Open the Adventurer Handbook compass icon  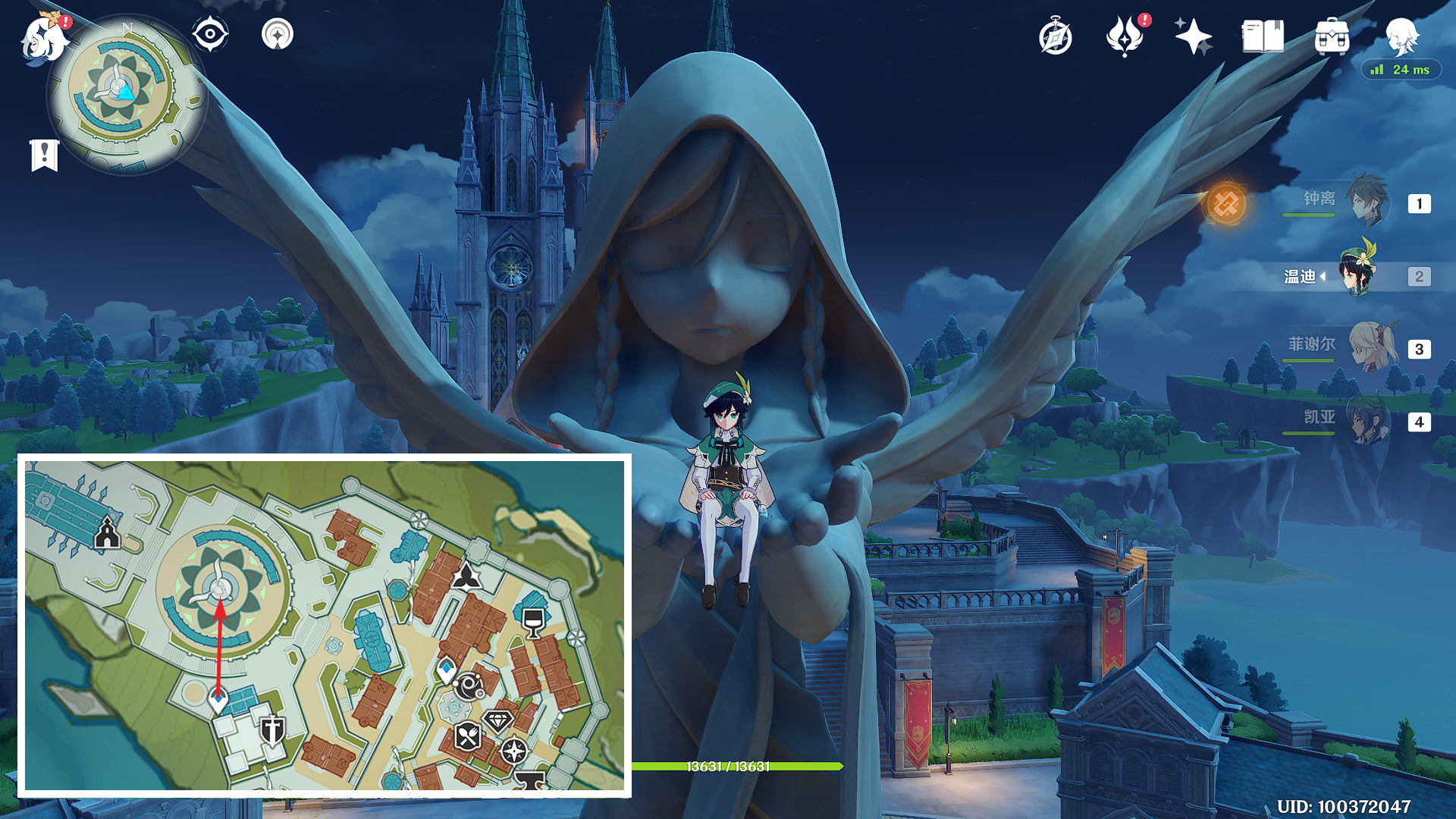1055,37
